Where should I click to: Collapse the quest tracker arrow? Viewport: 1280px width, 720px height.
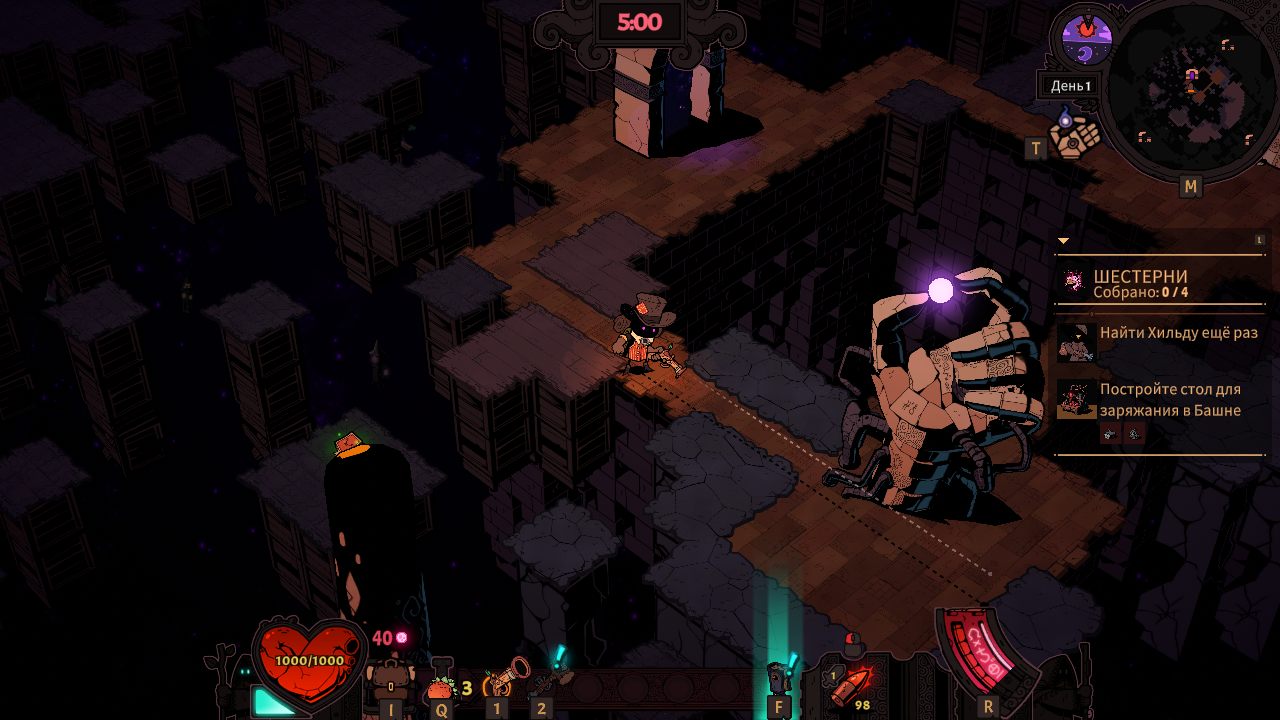pyautogui.click(x=1063, y=241)
